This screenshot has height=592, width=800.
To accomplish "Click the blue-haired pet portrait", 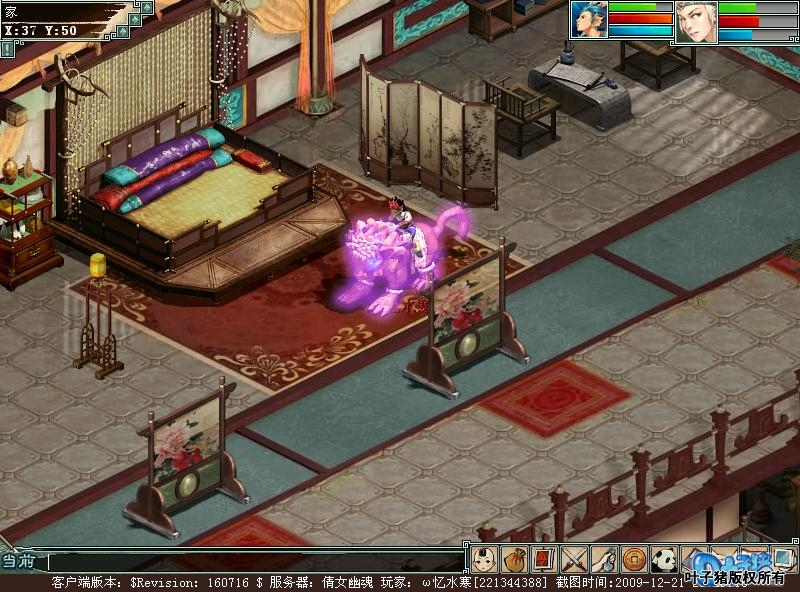I will tap(590, 20).
